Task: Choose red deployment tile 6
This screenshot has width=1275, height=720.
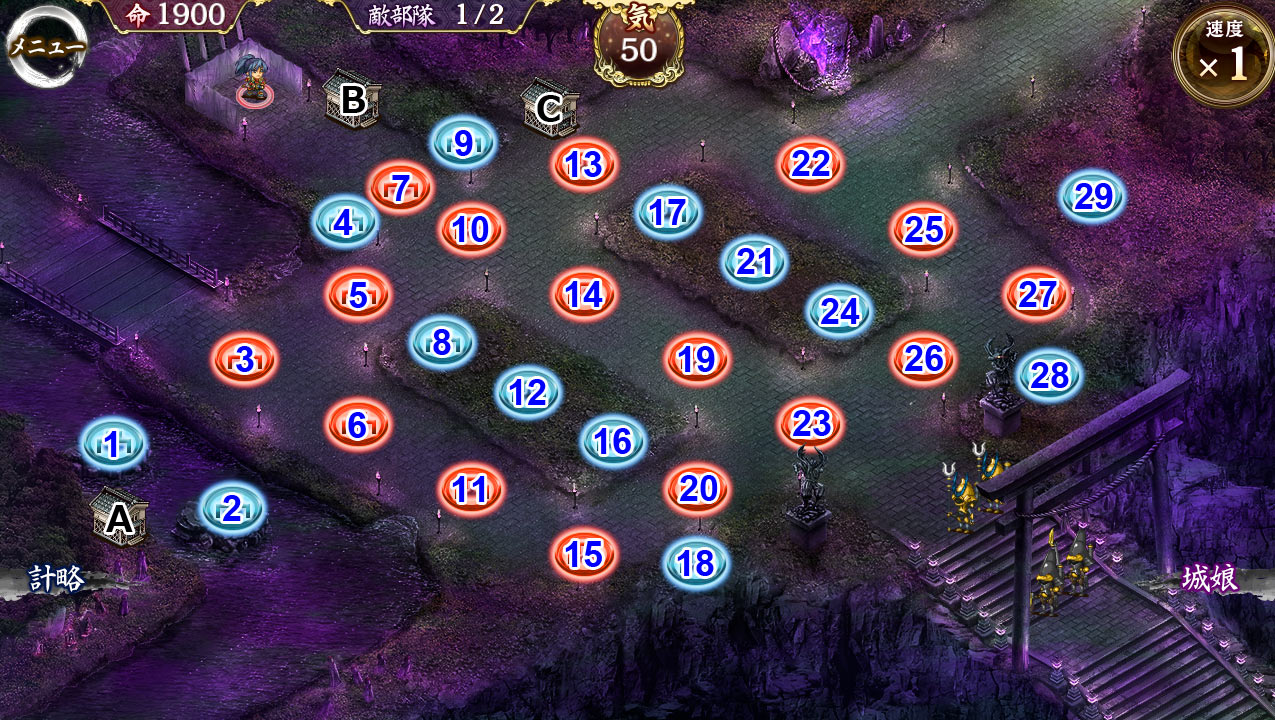Action: tap(357, 425)
